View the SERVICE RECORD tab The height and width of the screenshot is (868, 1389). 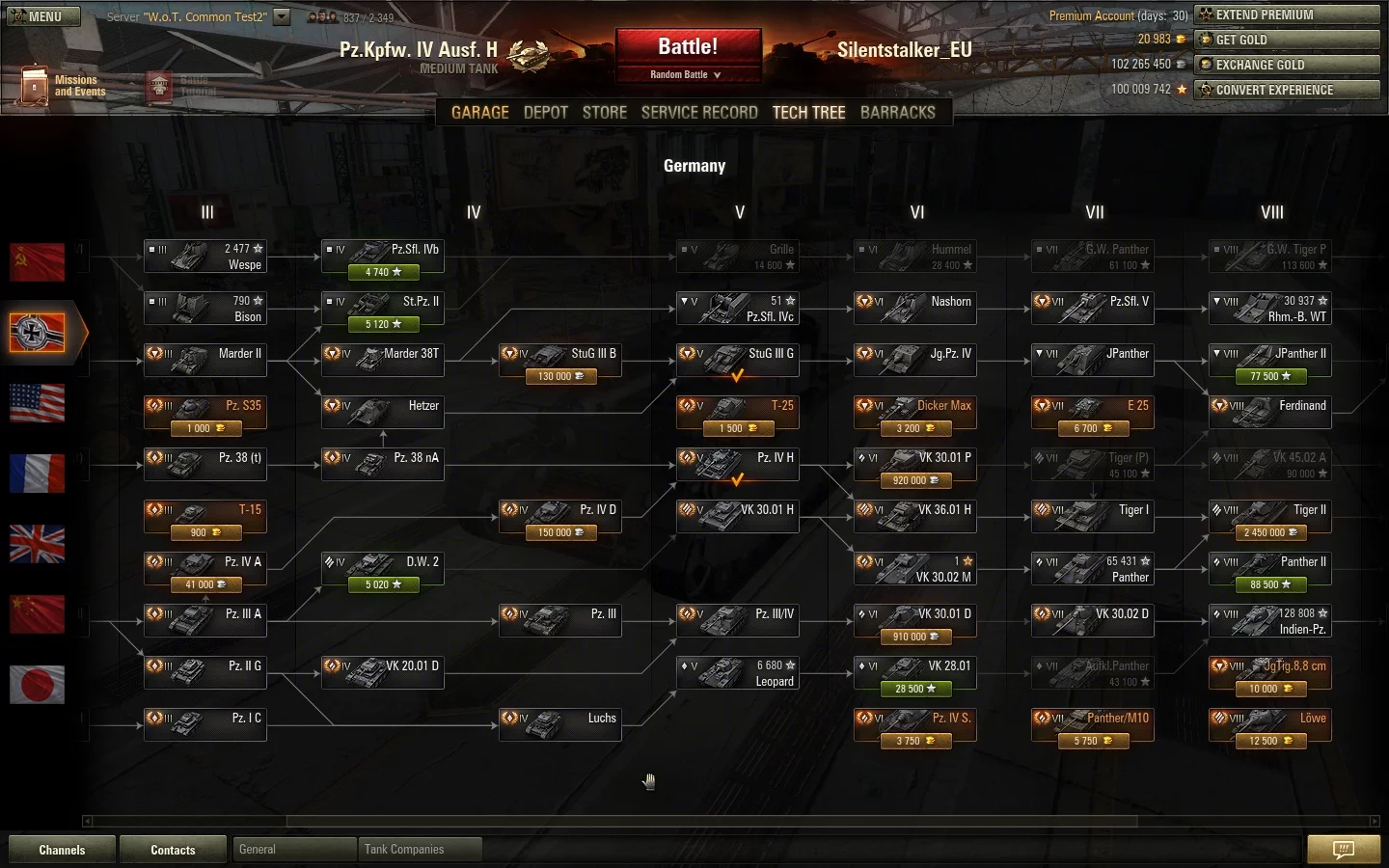point(699,113)
